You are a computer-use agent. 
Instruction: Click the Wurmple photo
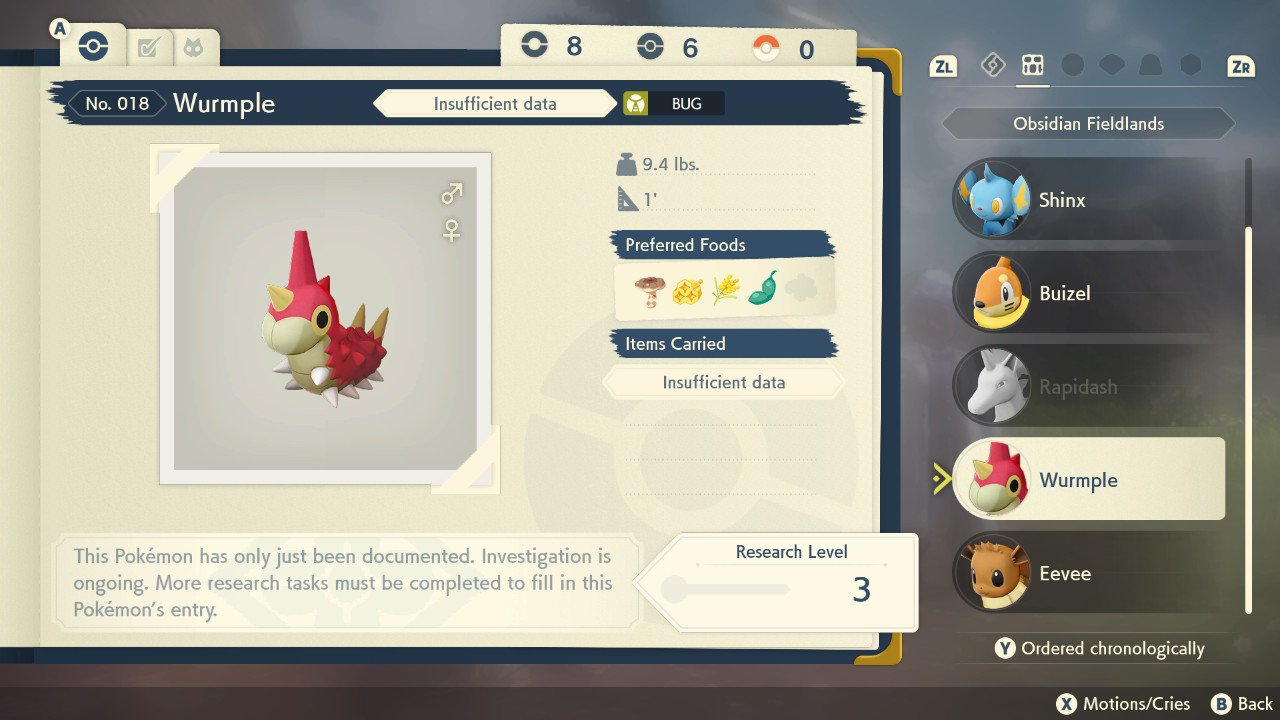(x=325, y=318)
